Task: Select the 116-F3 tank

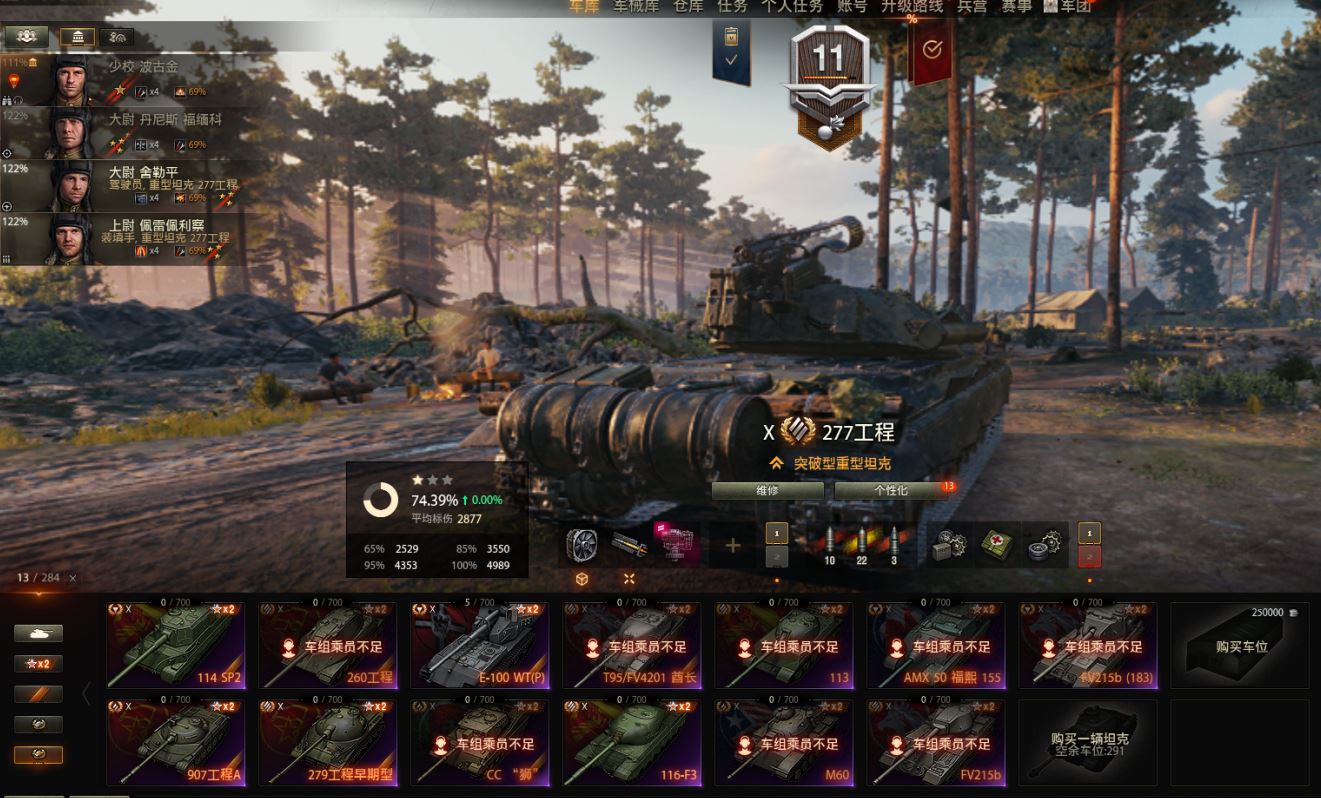Action: 632,742
